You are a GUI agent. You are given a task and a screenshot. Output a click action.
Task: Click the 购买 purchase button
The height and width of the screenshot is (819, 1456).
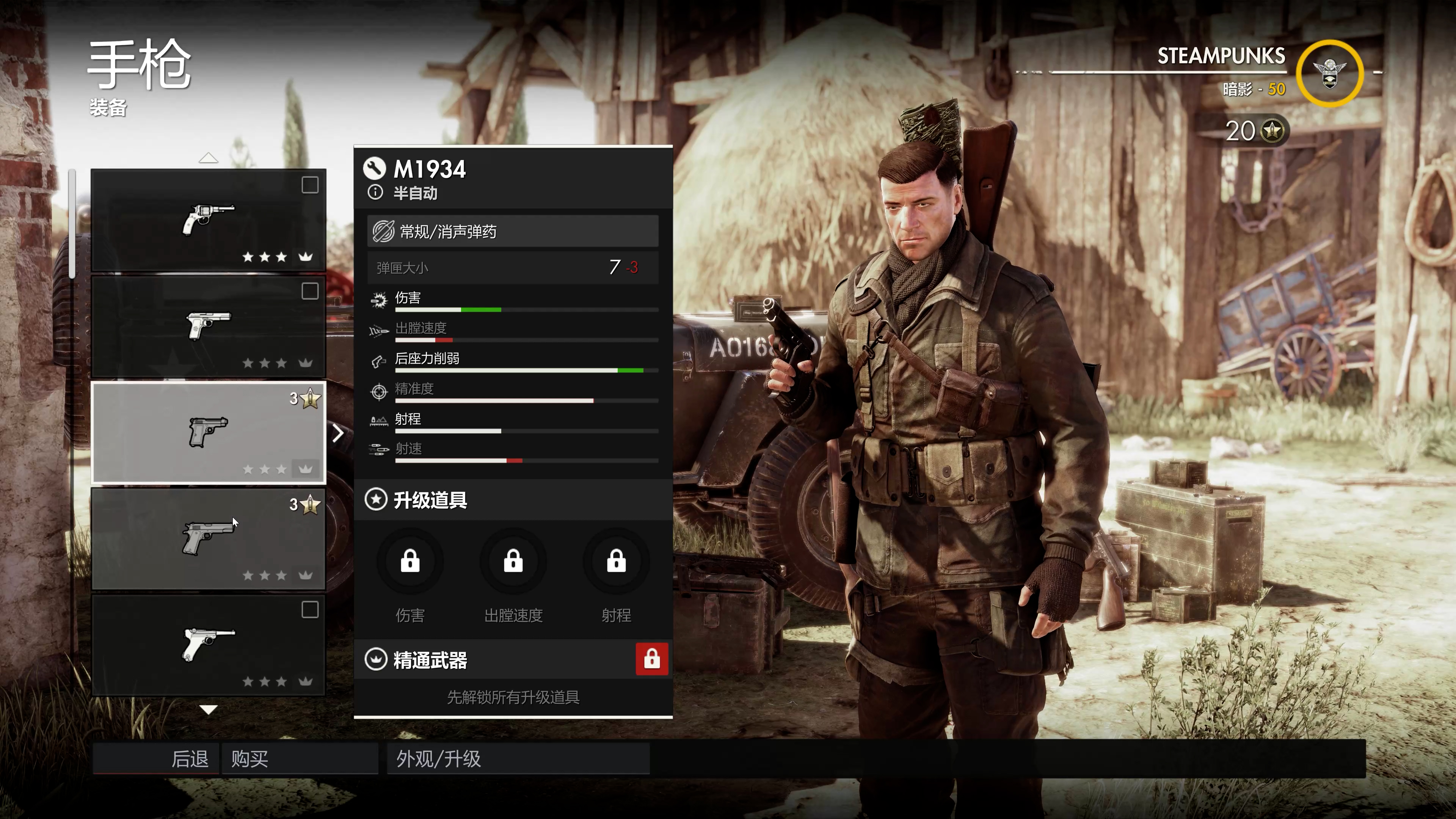[x=300, y=758]
